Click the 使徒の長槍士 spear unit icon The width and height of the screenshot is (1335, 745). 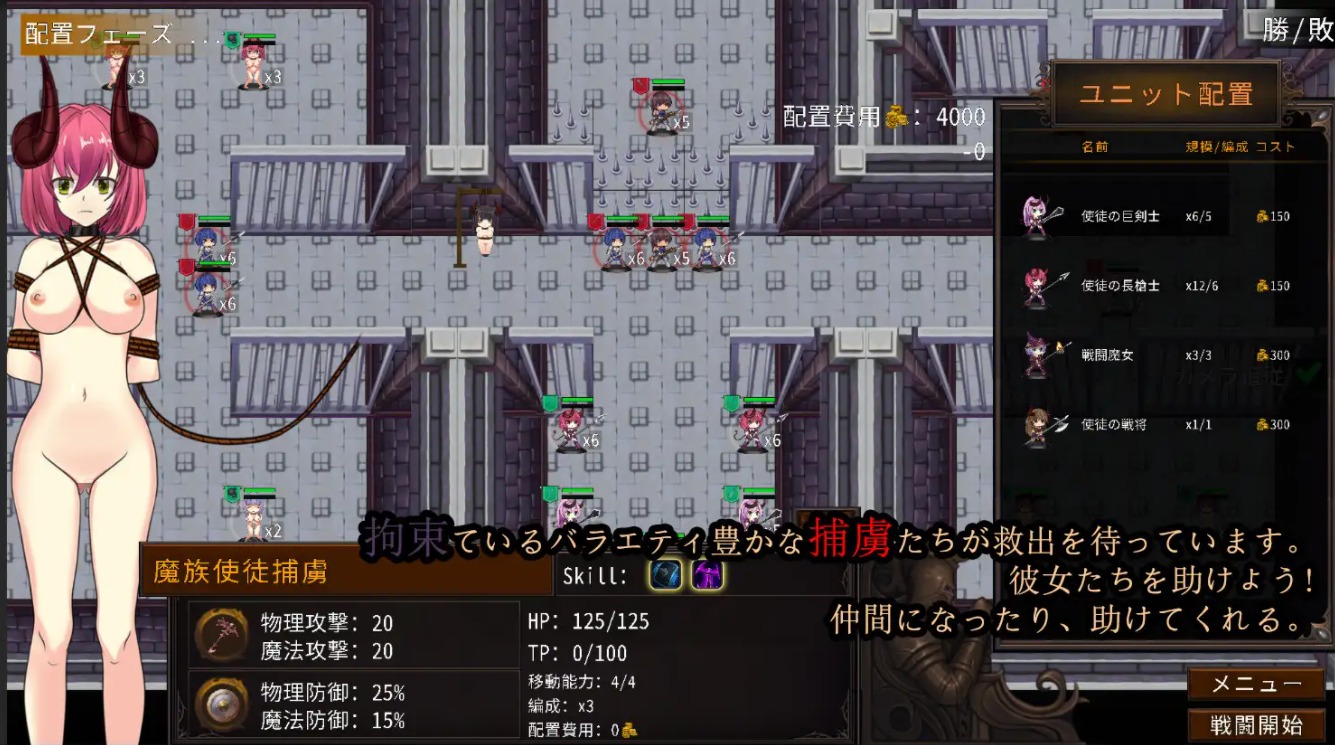(x=1037, y=285)
